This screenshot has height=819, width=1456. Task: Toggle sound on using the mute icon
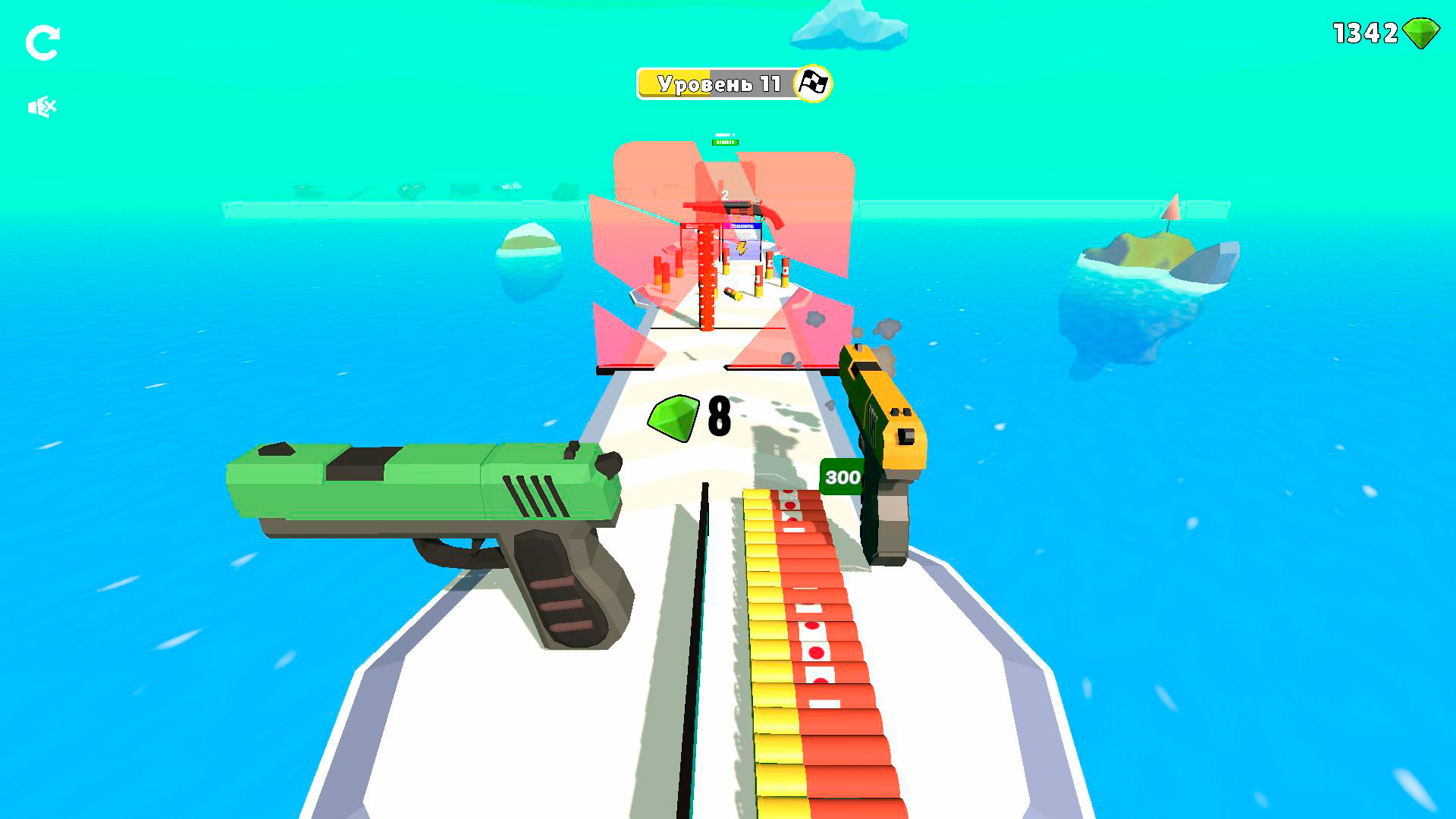pyautogui.click(x=42, y=105)
